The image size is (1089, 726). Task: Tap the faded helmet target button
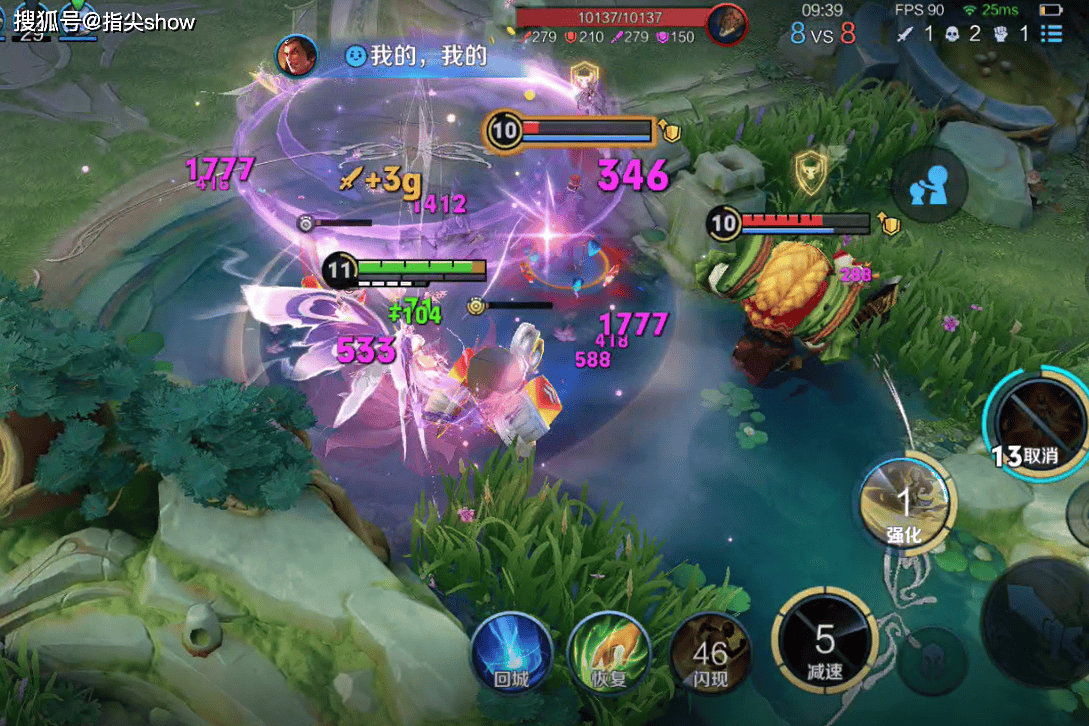tap(932, 661)
